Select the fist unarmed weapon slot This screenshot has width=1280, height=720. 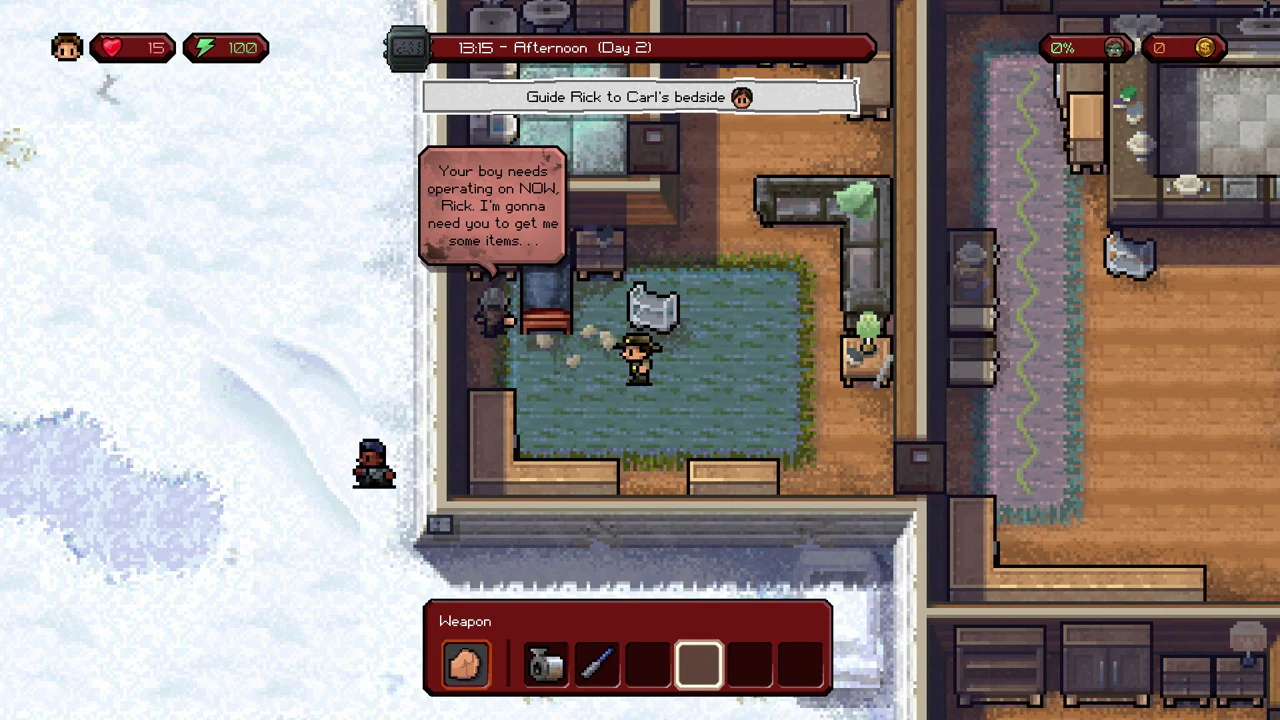tap(465, 663)
